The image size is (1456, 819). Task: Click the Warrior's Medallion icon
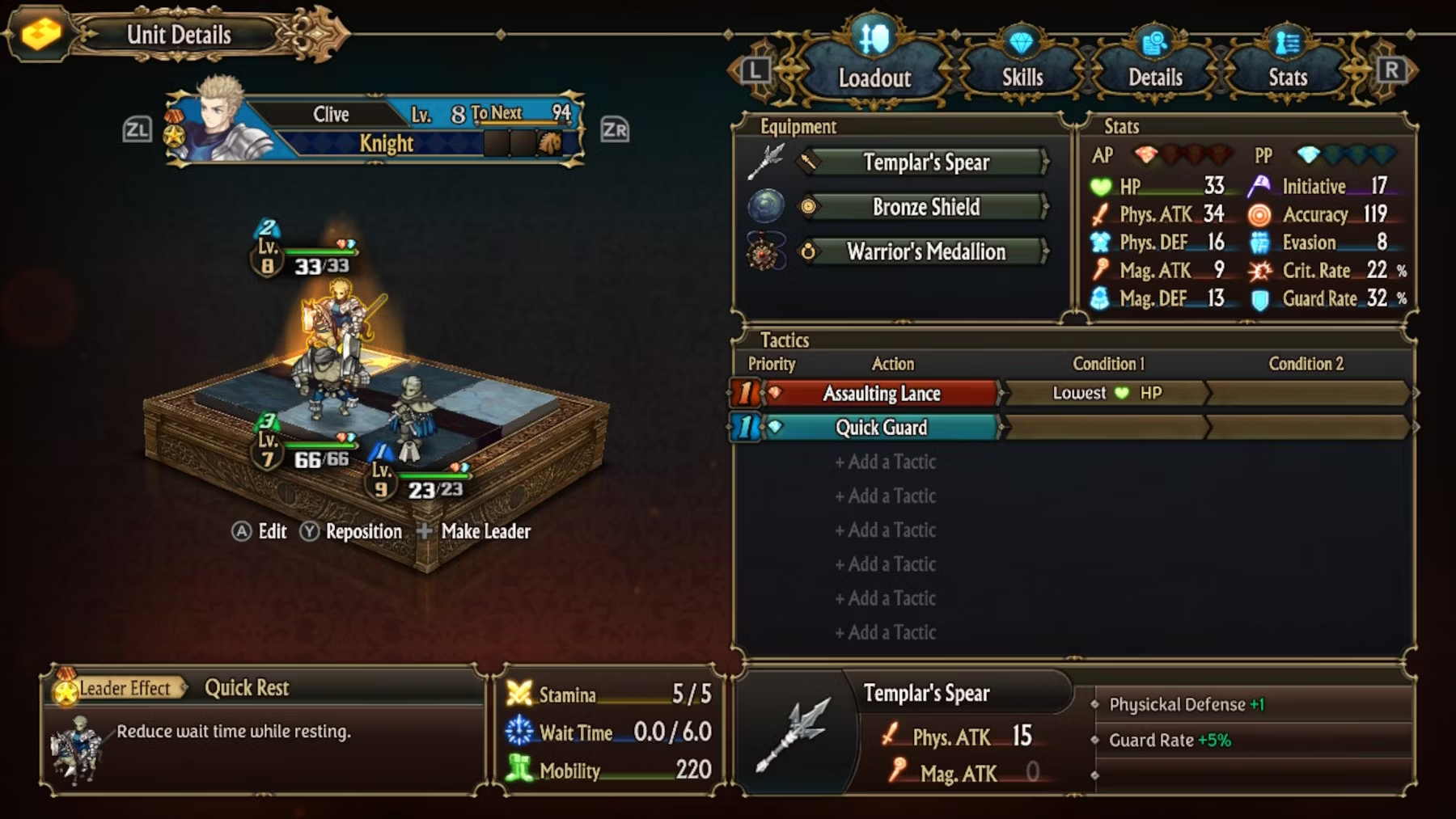[x=765, y=252]
